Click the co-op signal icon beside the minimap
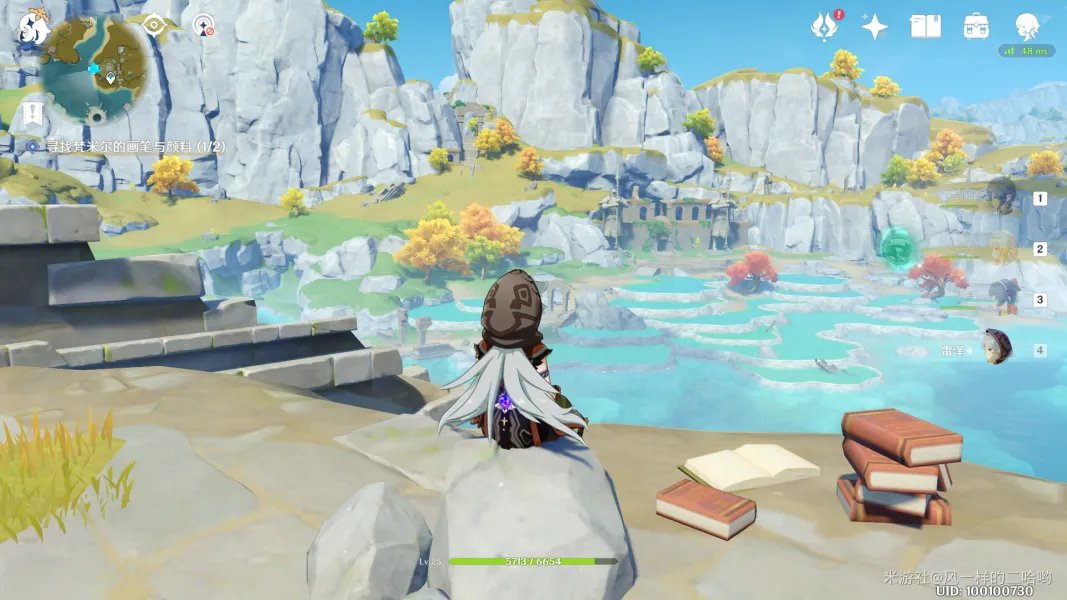Viewport: 1067px width, 600px height. pyautogui.click(x=204, y=25)
